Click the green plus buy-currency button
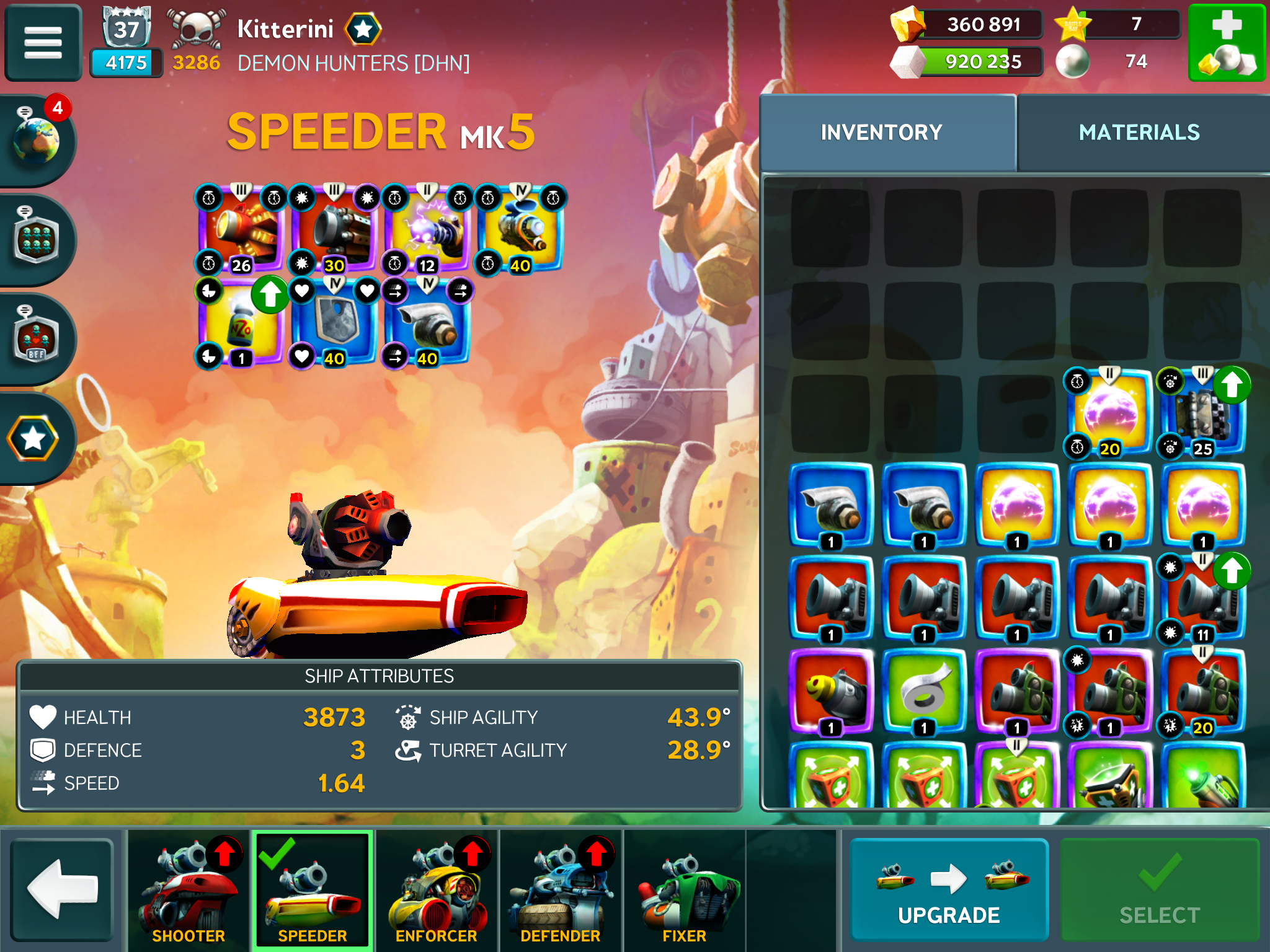Viewport: 1270px width, 952px height. (1226, 42)
